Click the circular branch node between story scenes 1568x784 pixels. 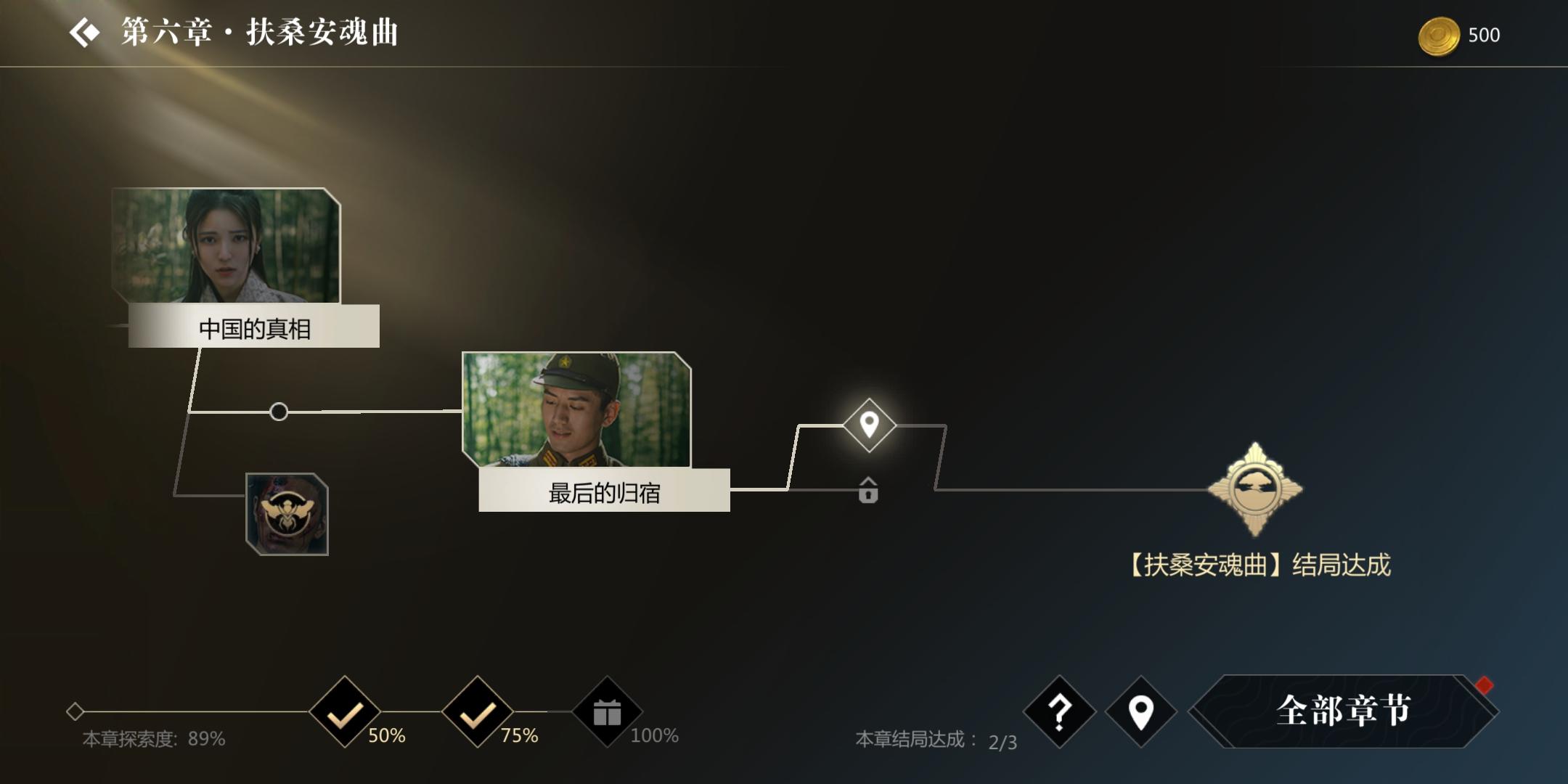click(278, 412)
